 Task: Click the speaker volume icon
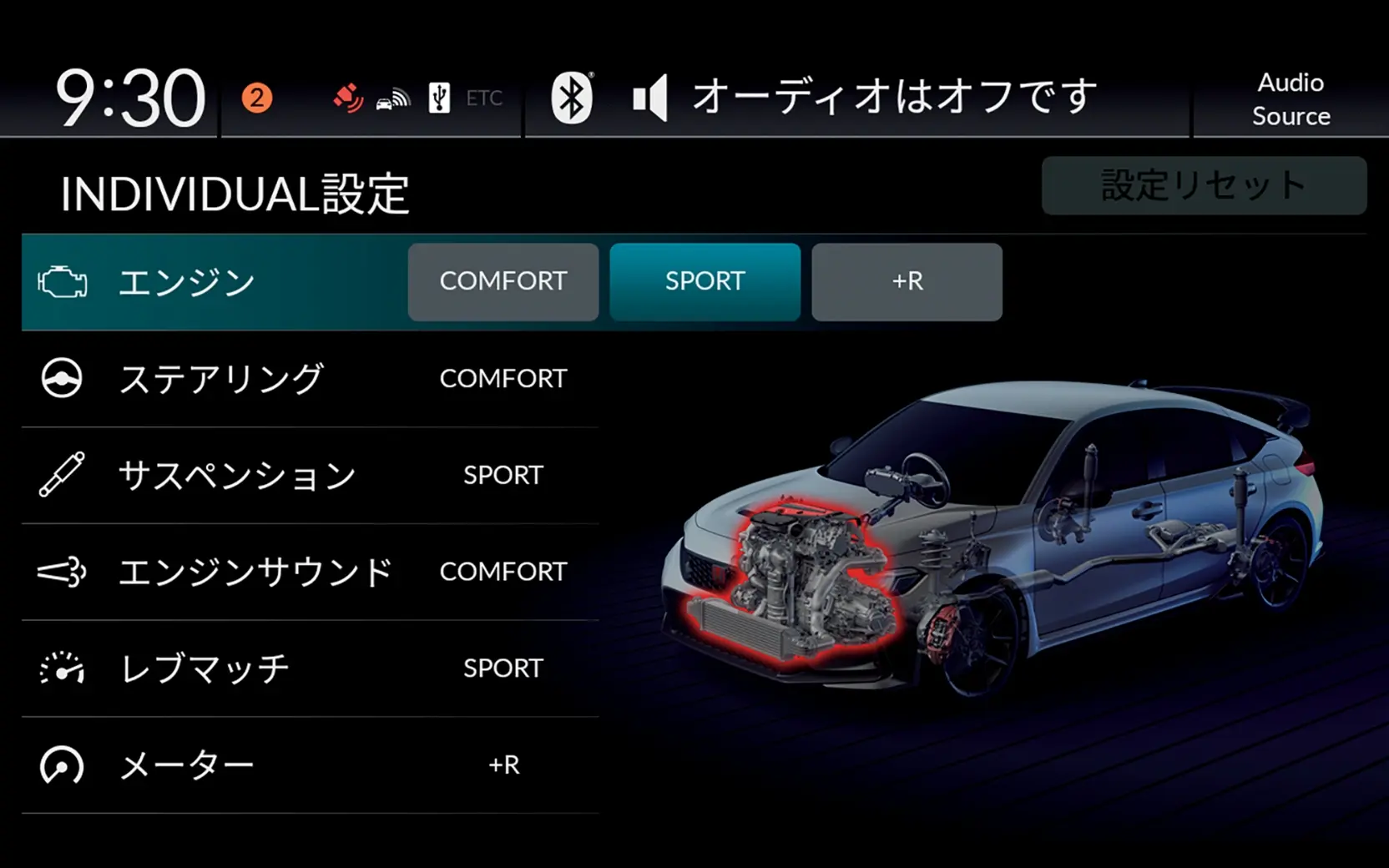[650, 95]
